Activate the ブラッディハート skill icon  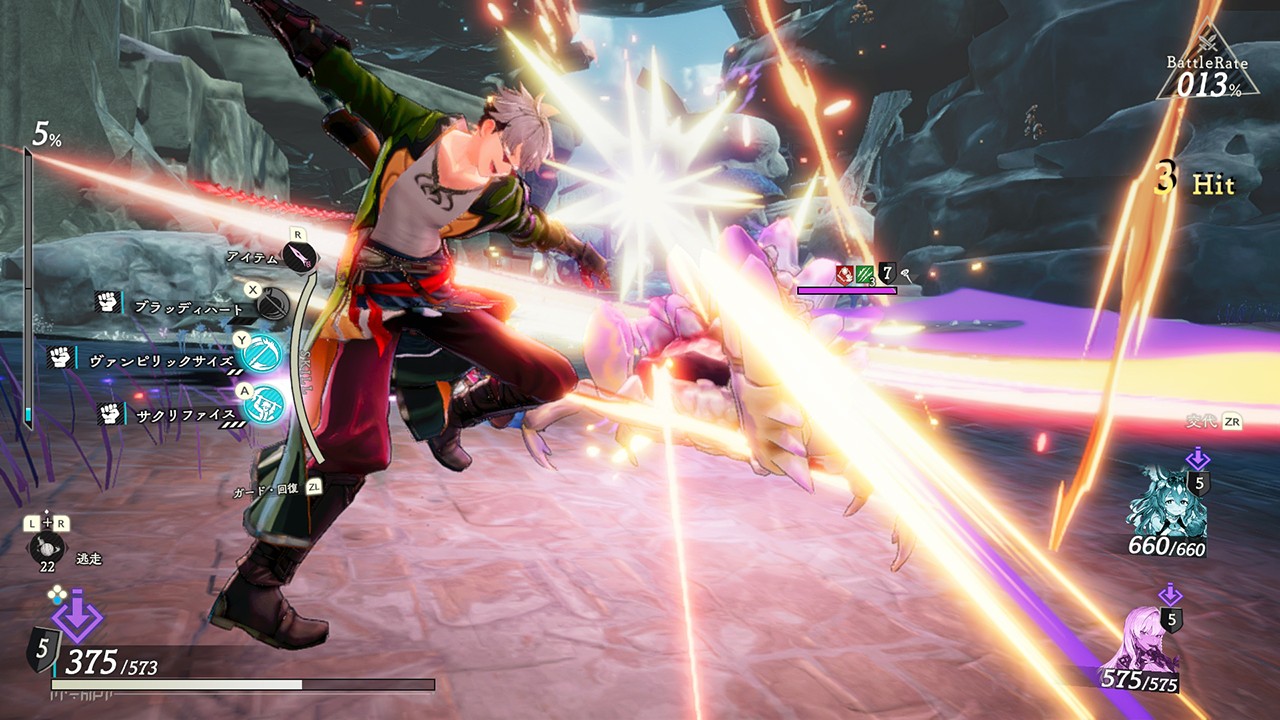tap(273, 302)
